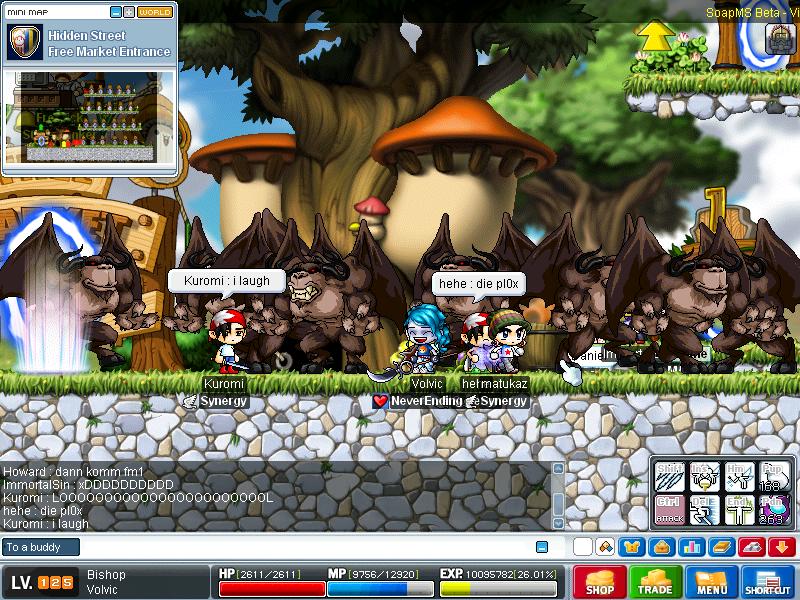Click the mini map view
This screenshot has height=600, width=800.
pyautogui.click(x=90, y=117)
